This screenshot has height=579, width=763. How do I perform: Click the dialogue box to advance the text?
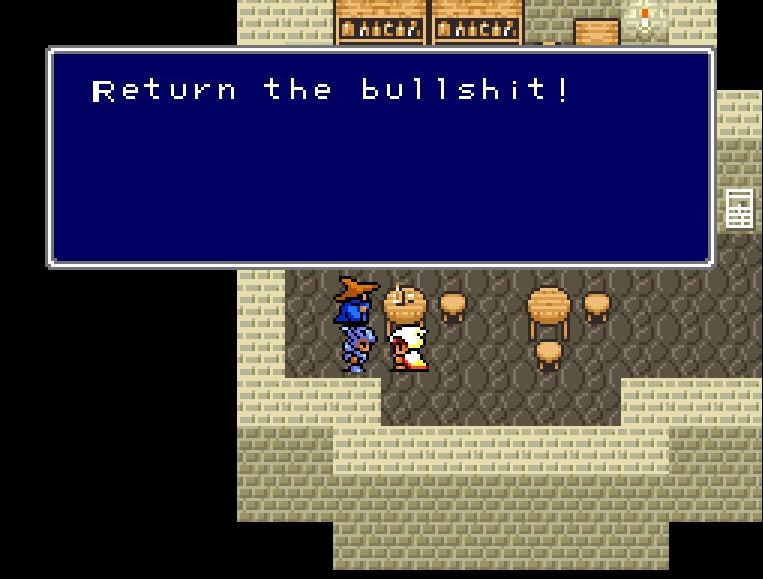(381, 158)
